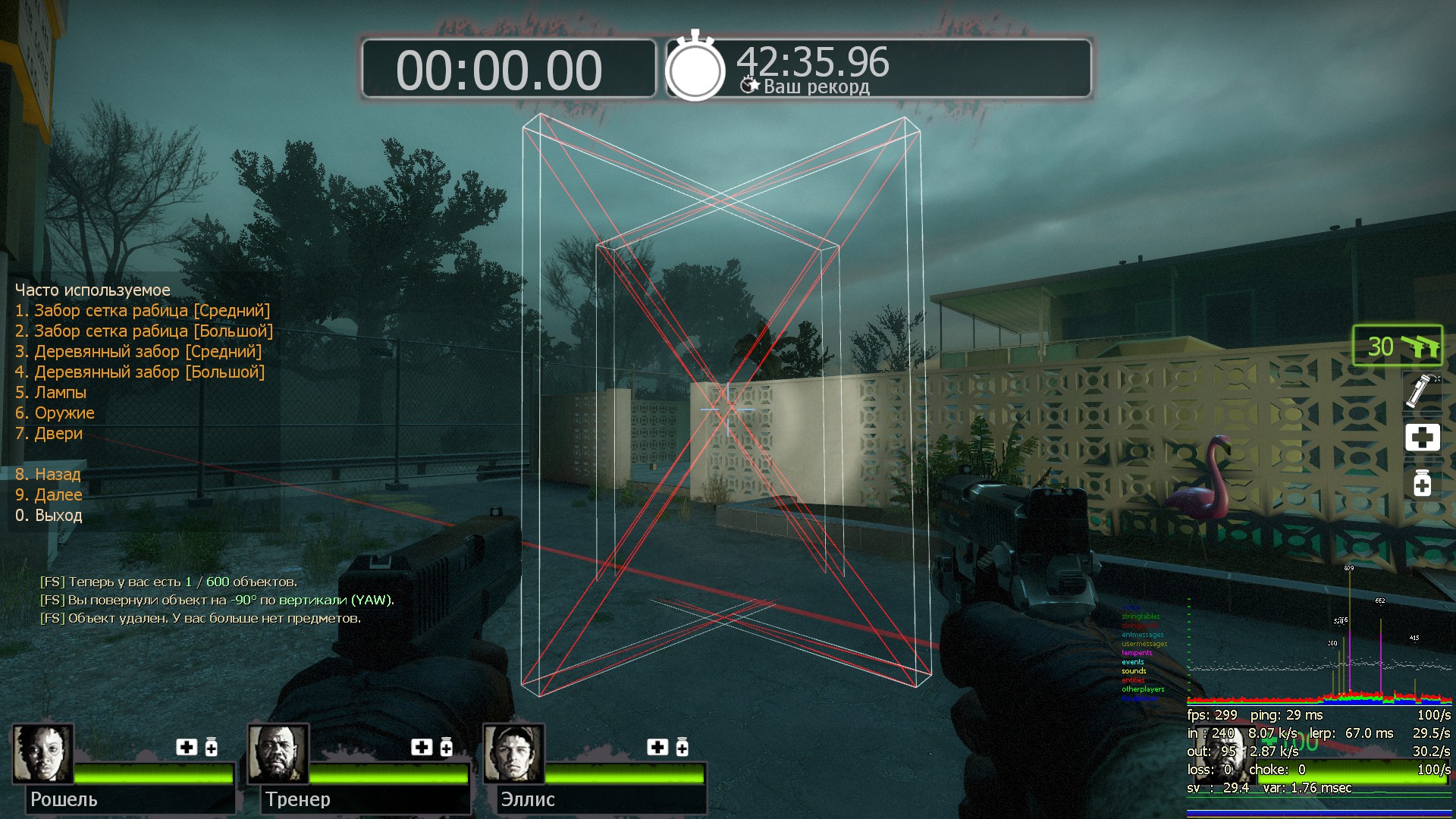Open the 'Оружие' category
This screenshot has height=819, width=1456.
pyautogui.click(x=55, y=413)
